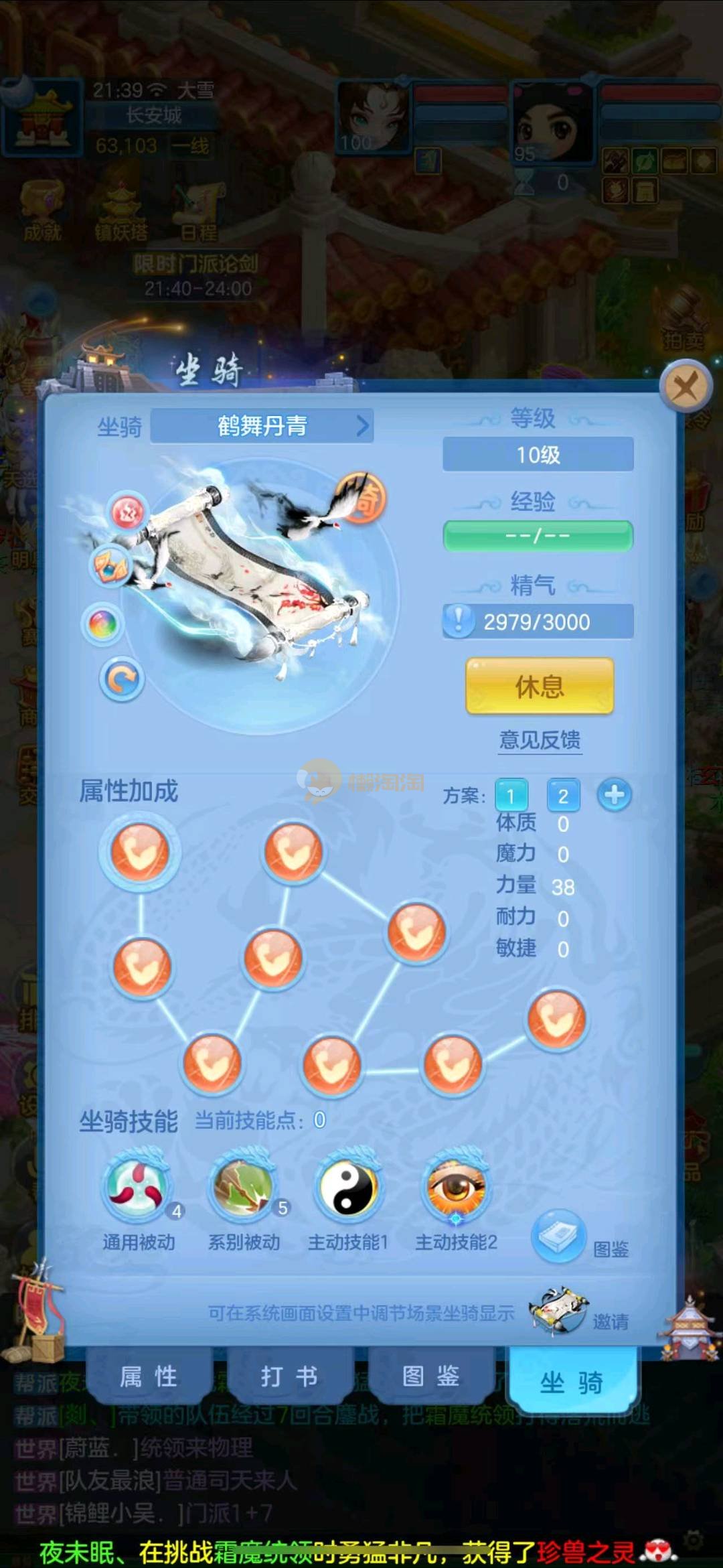Viewport: 723px width, 1568px height.
Task: Click the yellow 休息 button
Action: 540,686
